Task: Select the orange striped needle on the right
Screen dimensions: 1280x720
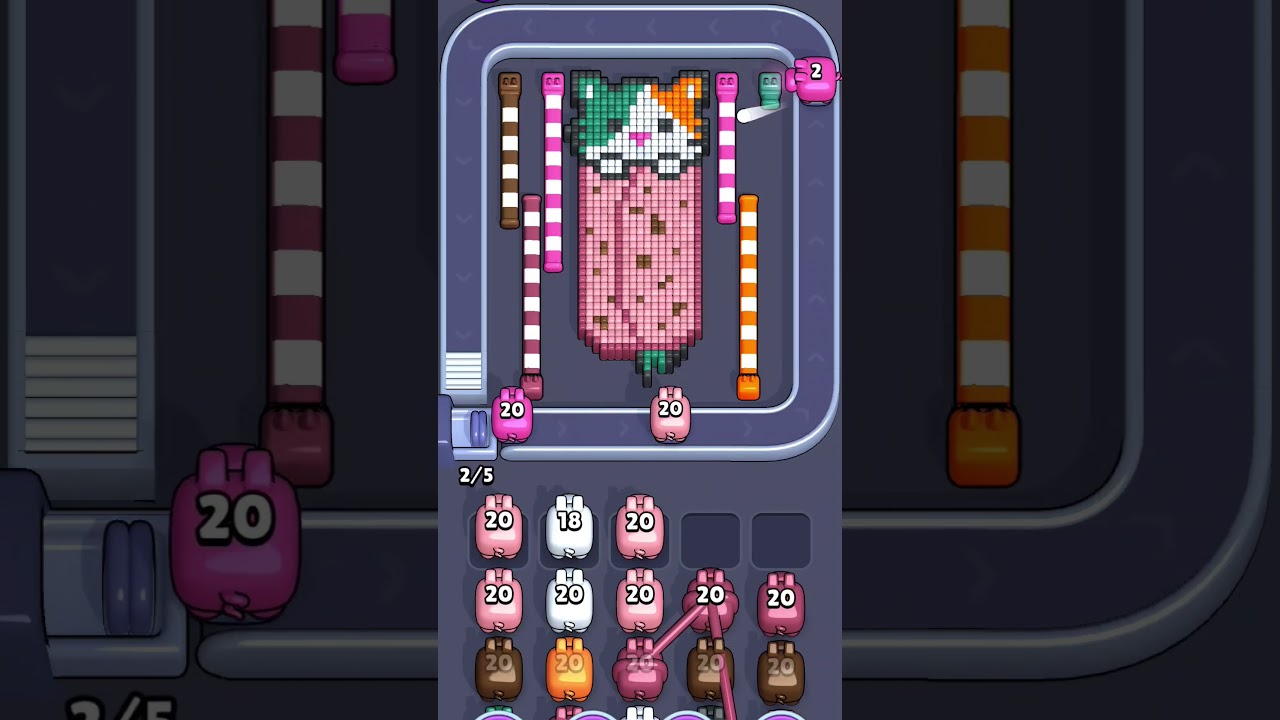Action: coord(749,290)
